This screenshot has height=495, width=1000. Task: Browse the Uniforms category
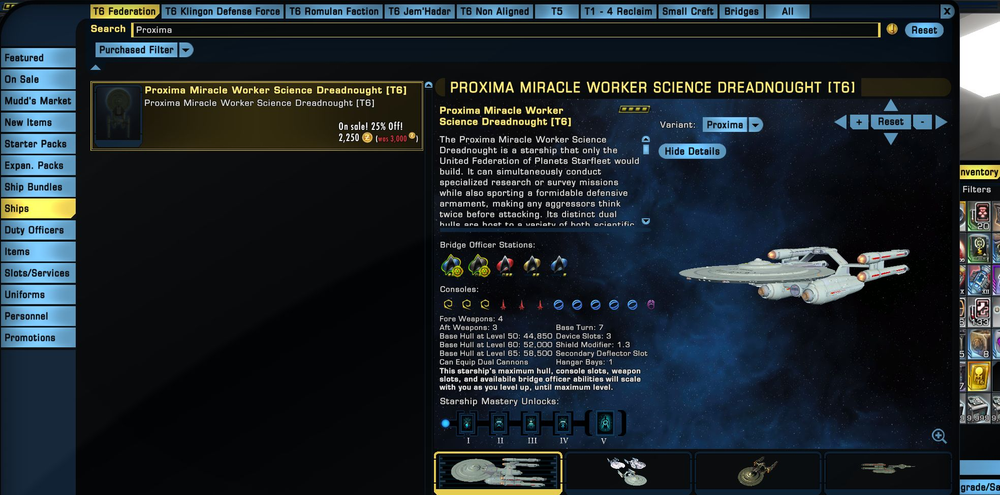coord(37,295)
